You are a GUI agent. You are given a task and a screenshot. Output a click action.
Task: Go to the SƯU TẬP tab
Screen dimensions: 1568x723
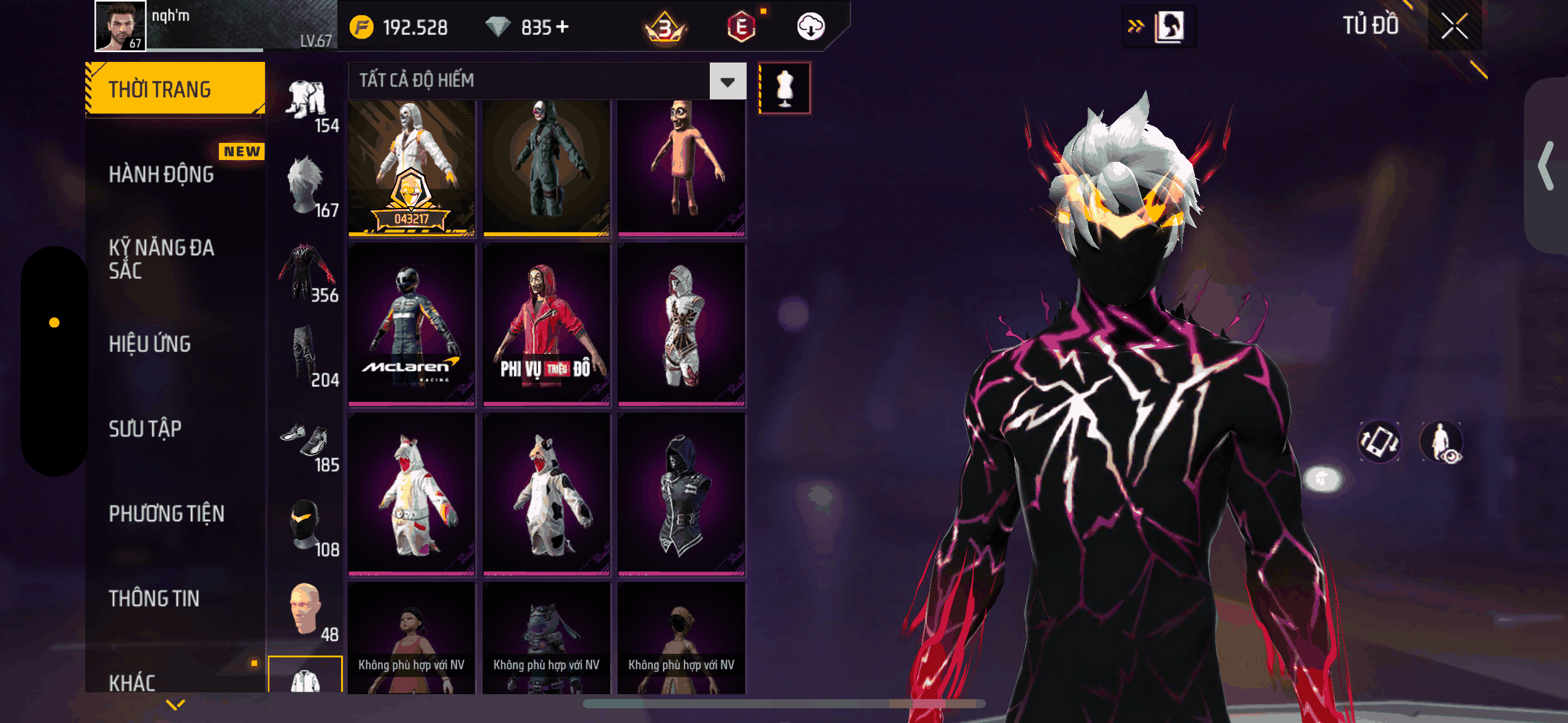point(145,429)
